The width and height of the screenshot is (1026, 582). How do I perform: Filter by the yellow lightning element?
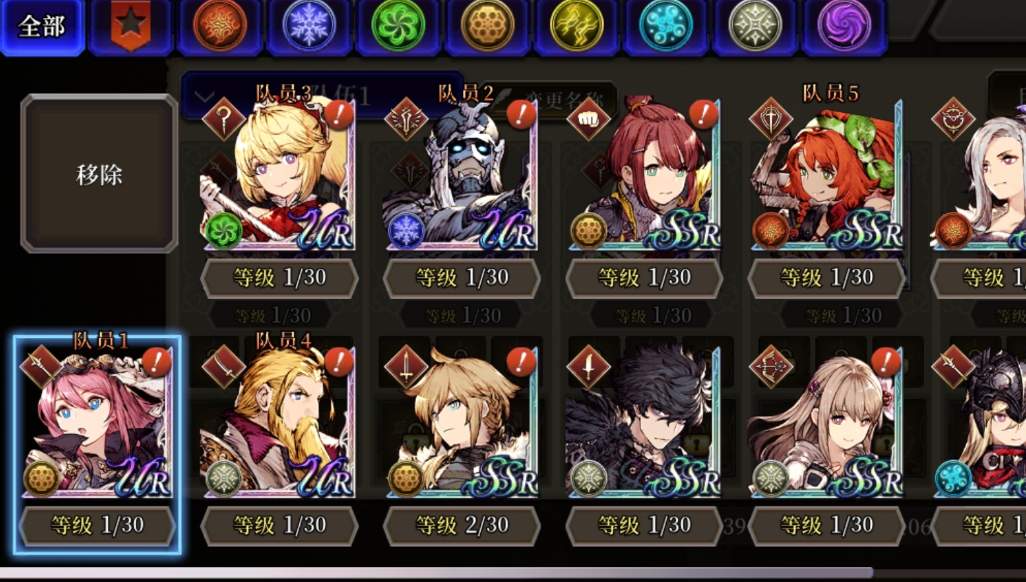[x=577, y=26]
